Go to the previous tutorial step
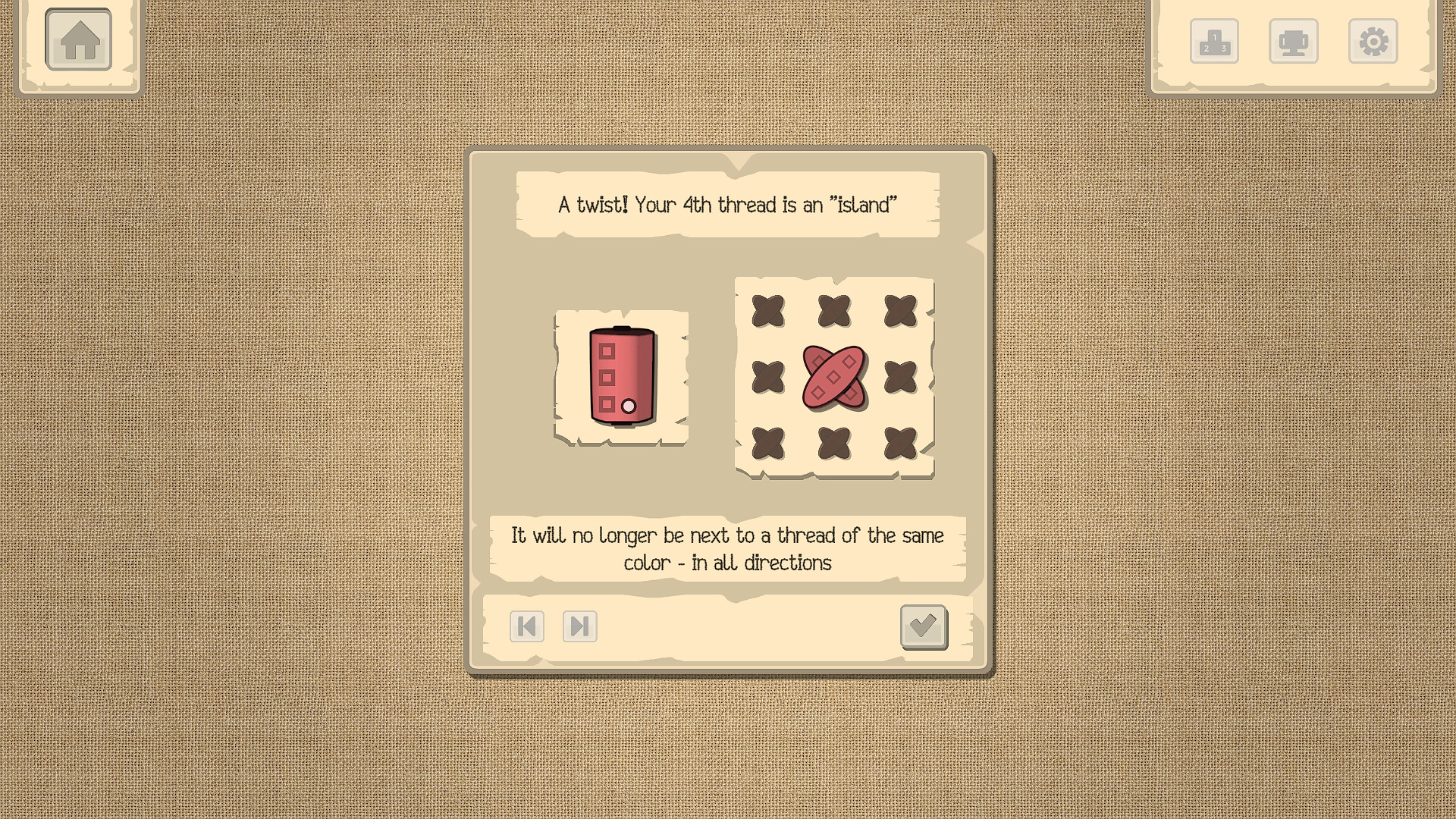This screenshot has height=819, width=1456. point(527,627)
